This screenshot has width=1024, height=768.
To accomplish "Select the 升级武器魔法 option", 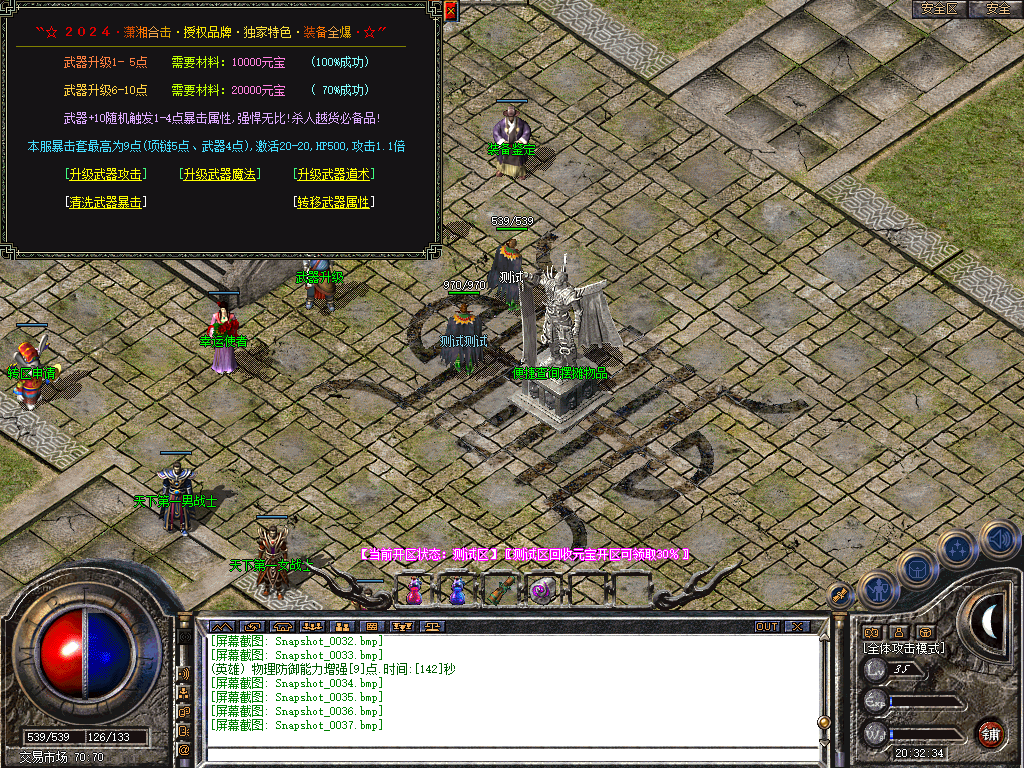I will 219,174.
